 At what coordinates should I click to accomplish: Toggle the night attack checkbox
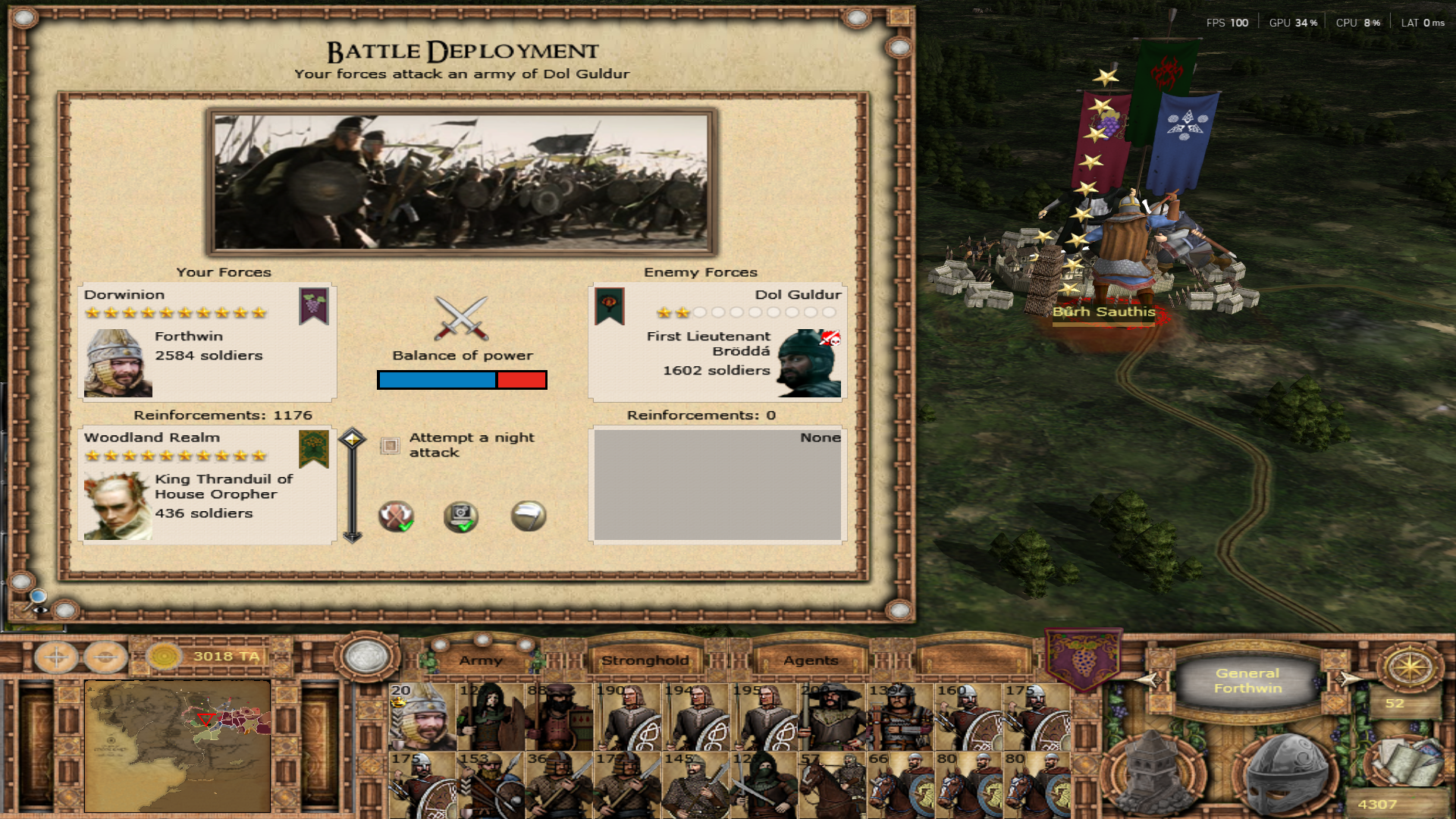(x=390, y=445)
